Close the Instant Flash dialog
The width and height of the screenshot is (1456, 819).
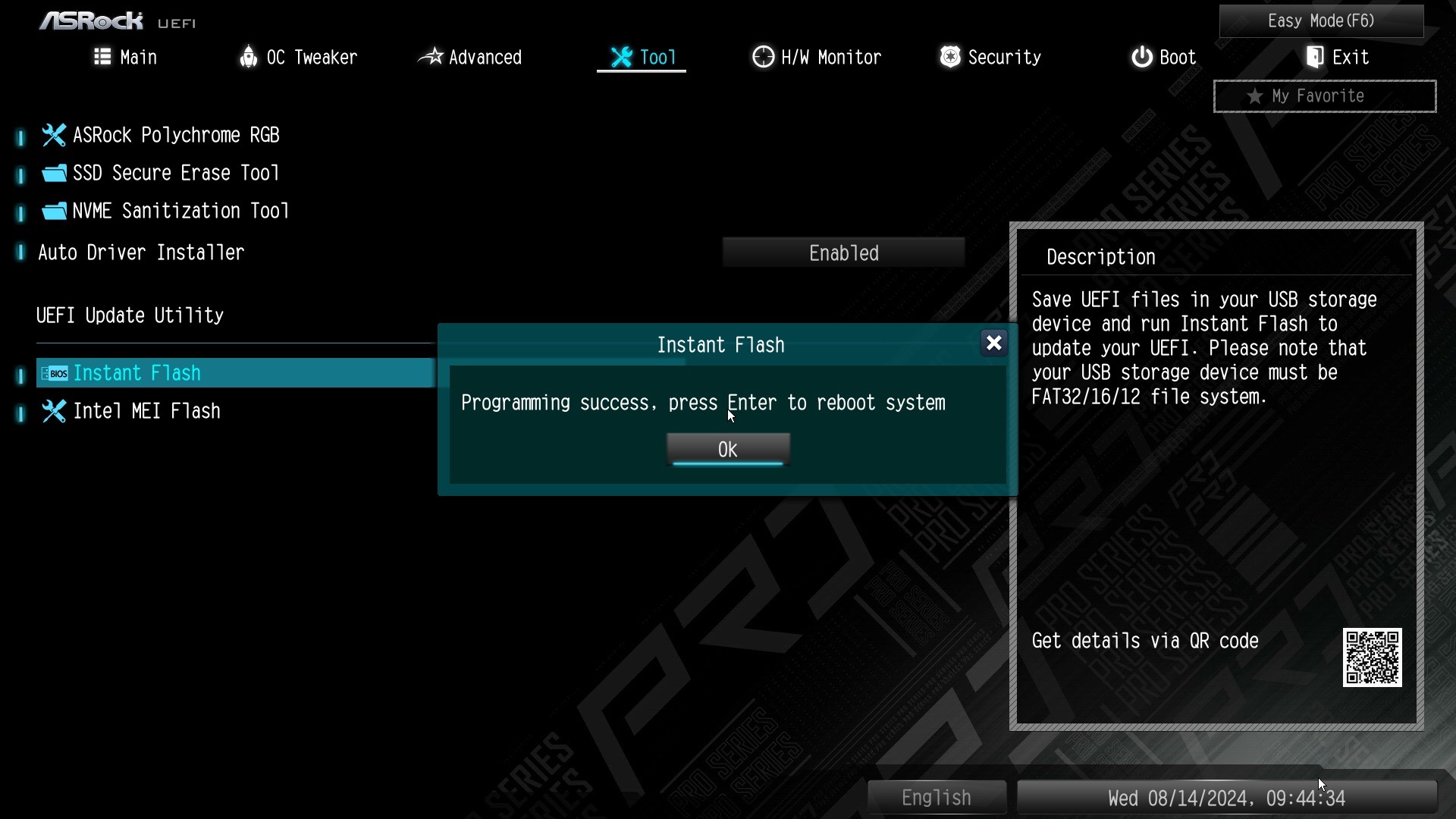click(x=993, y=344)
